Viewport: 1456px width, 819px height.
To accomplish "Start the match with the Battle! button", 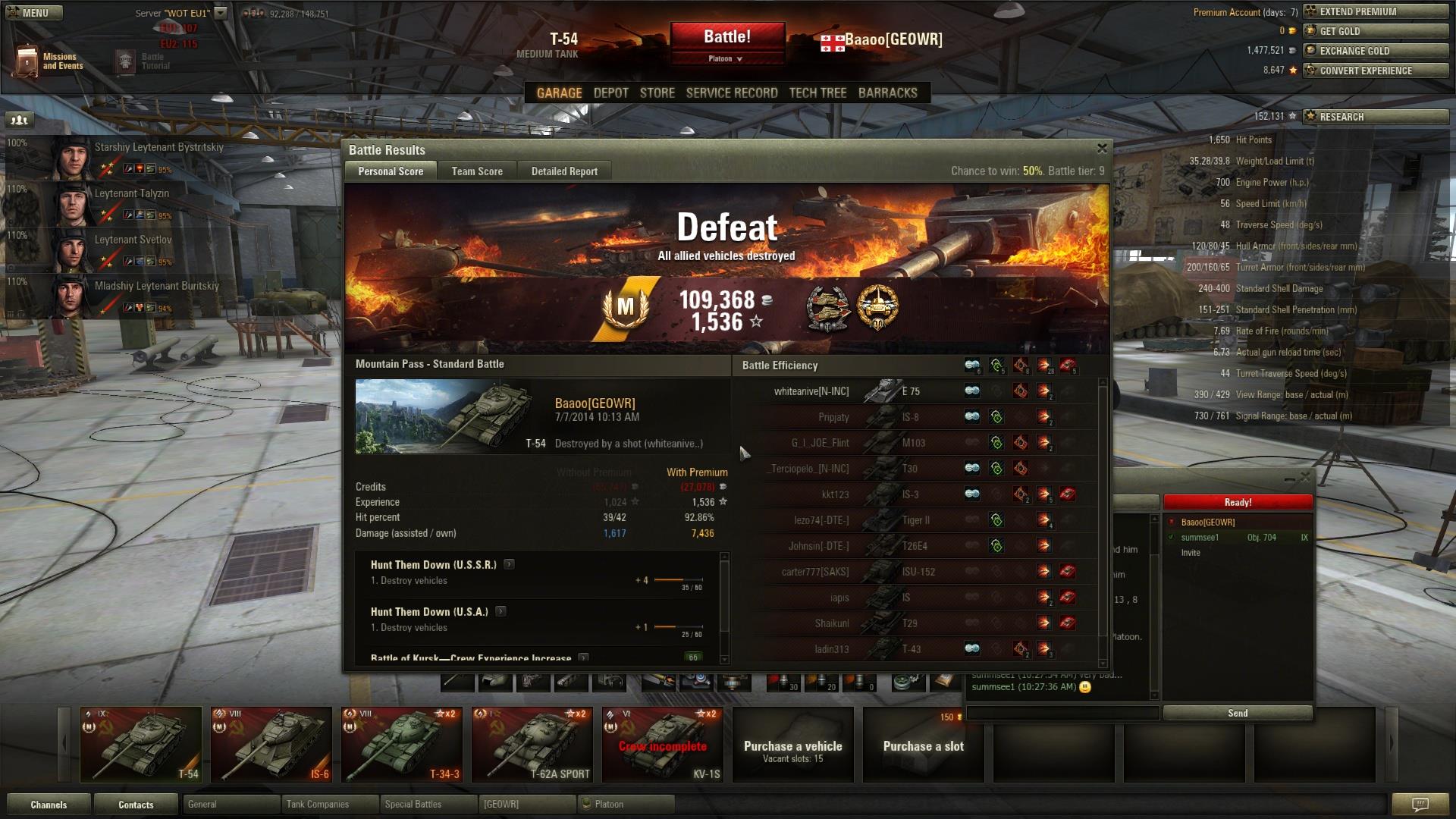I will tap(726, 36).
